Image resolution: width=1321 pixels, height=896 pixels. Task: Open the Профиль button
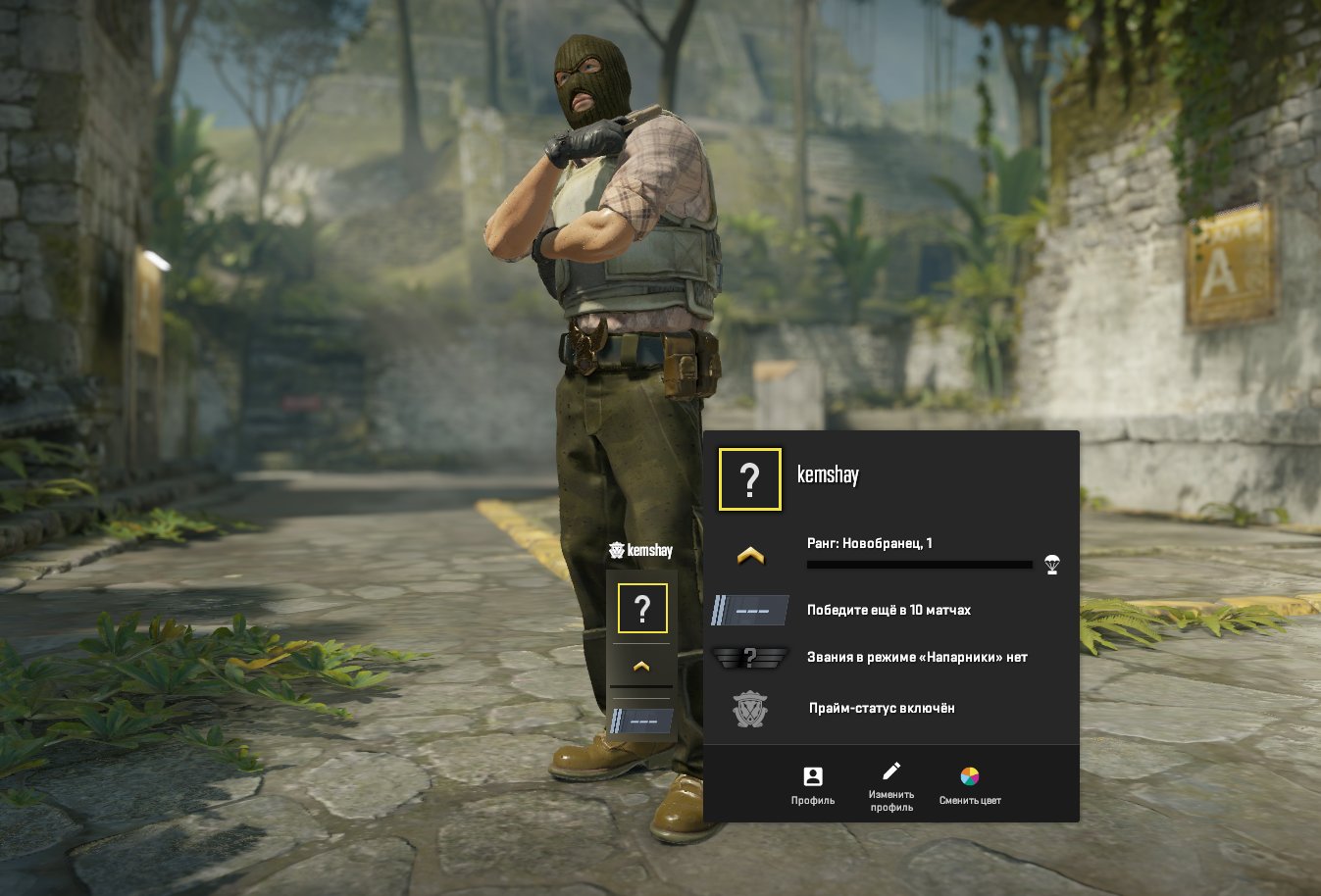pyautogui.click(x=812, y=785)
